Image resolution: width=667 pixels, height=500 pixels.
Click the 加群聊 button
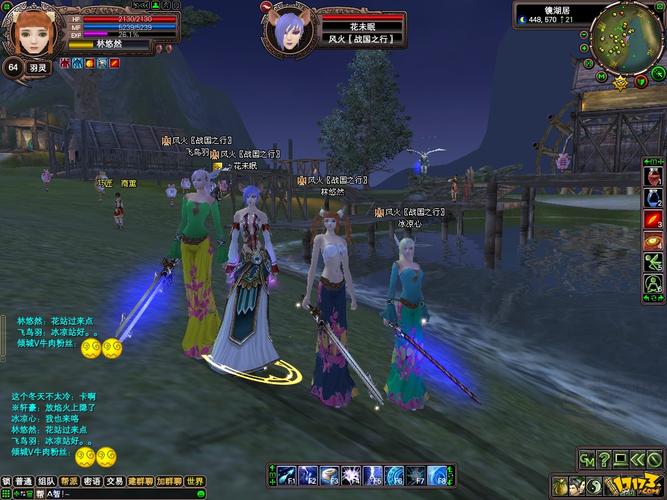[x=168, y=481]
